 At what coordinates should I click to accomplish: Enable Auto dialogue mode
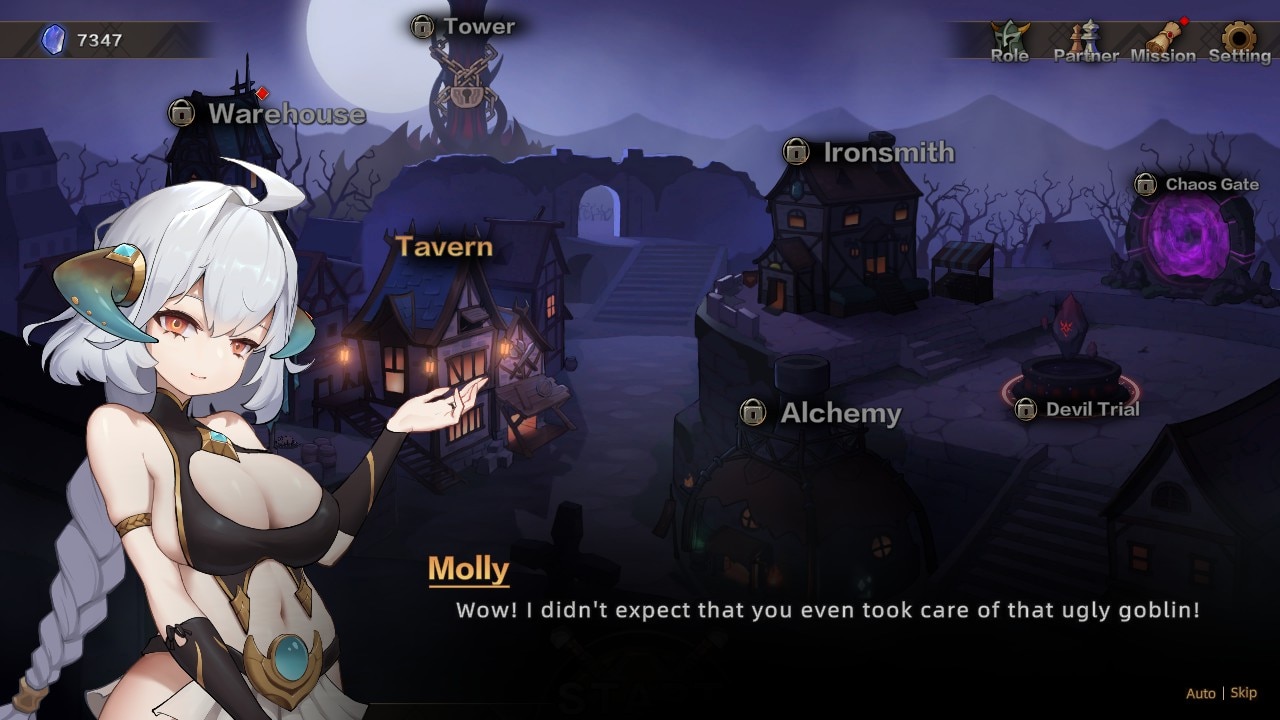click(1200, 693)
